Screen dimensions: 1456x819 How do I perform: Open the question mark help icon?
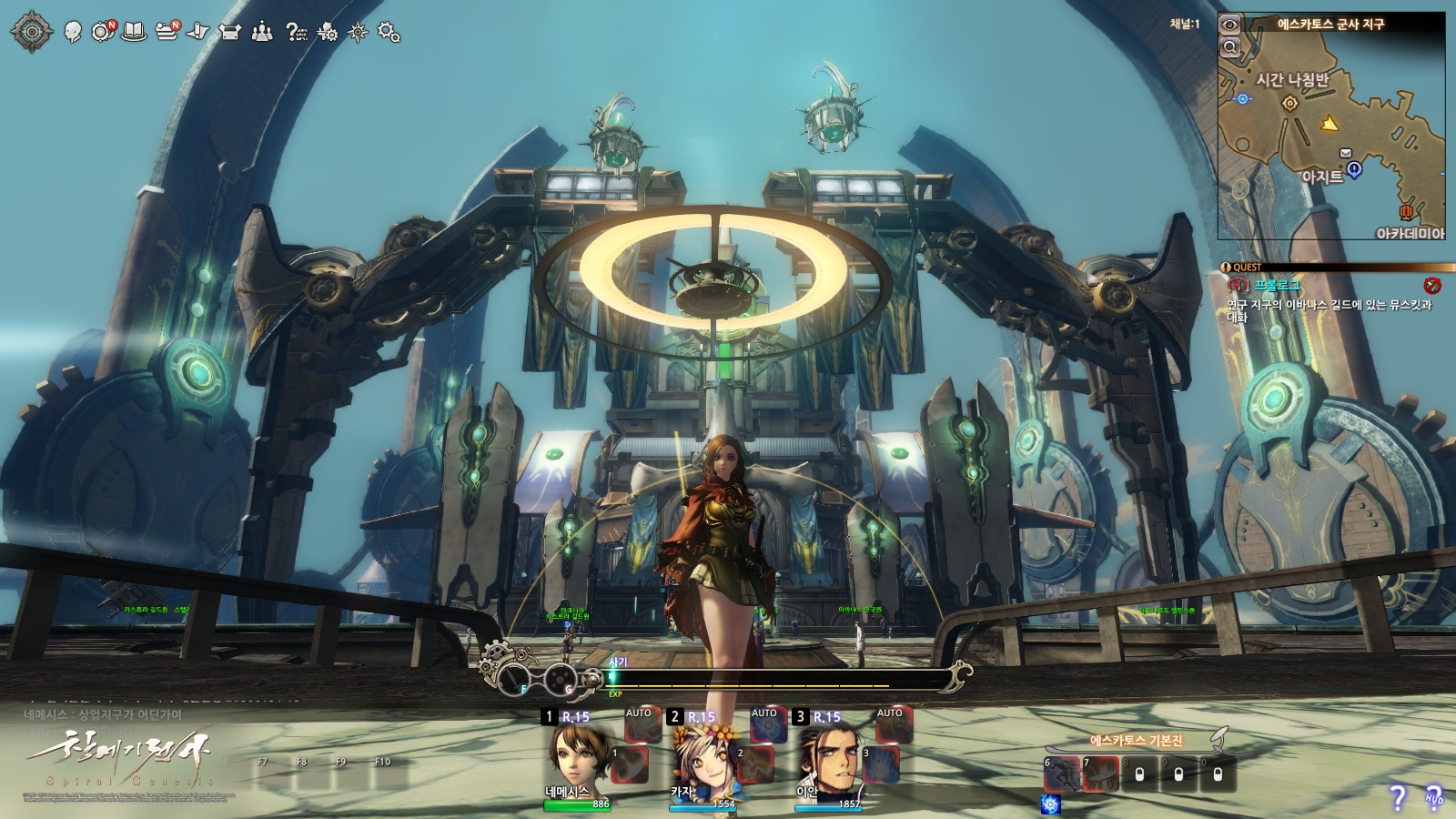tap(296, 33)
